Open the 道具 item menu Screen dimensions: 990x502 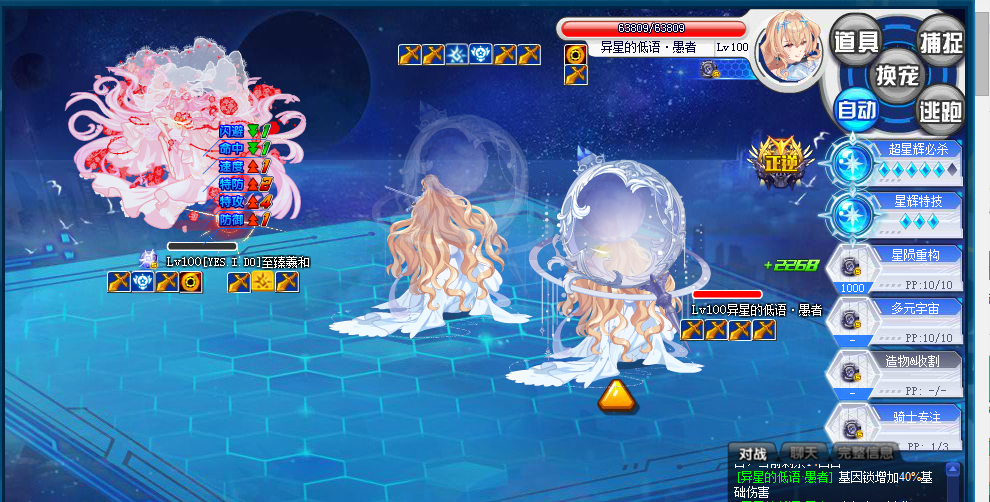[x=856, y=41]
